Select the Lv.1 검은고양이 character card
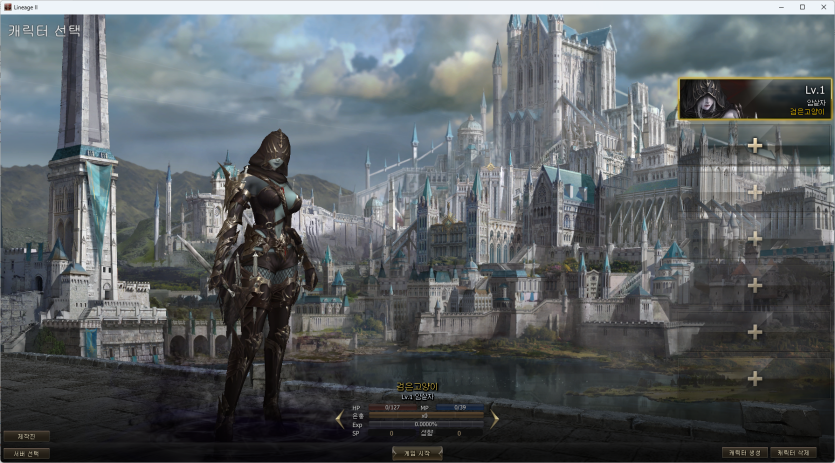Viewport: 835px width, 463px height. pyautogui.click(x=755, y=99)
